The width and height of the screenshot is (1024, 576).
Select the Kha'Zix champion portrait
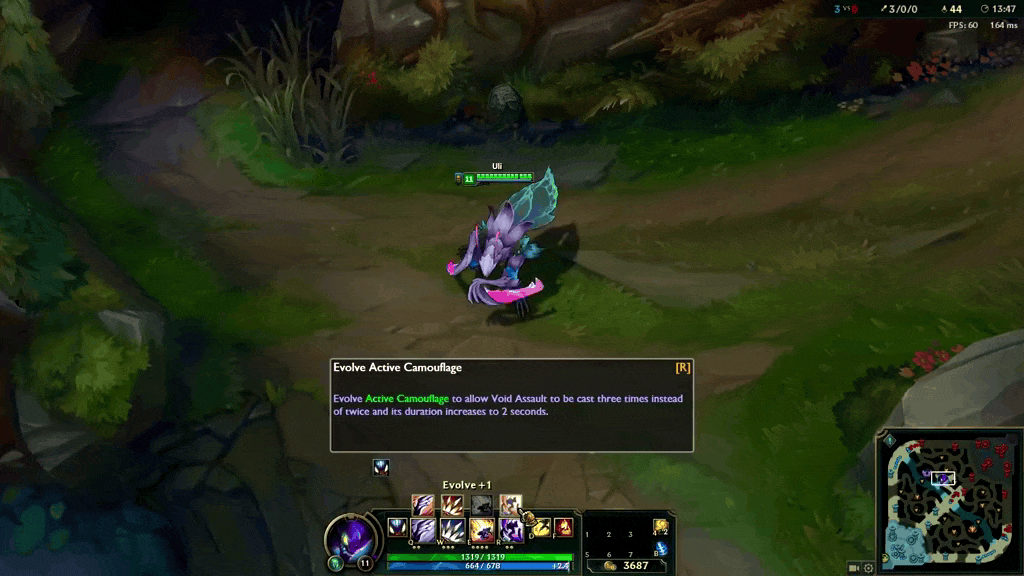pos(351,540)
